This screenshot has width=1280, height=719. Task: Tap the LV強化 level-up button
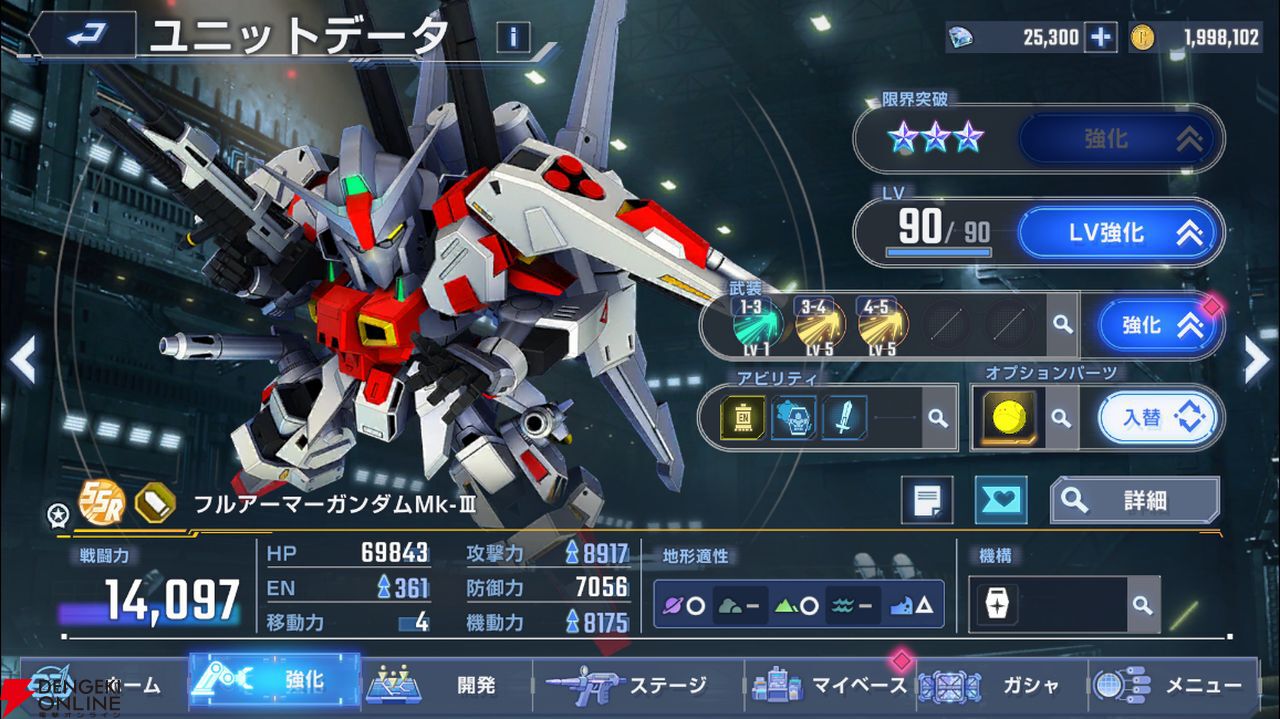point(1120,233)
